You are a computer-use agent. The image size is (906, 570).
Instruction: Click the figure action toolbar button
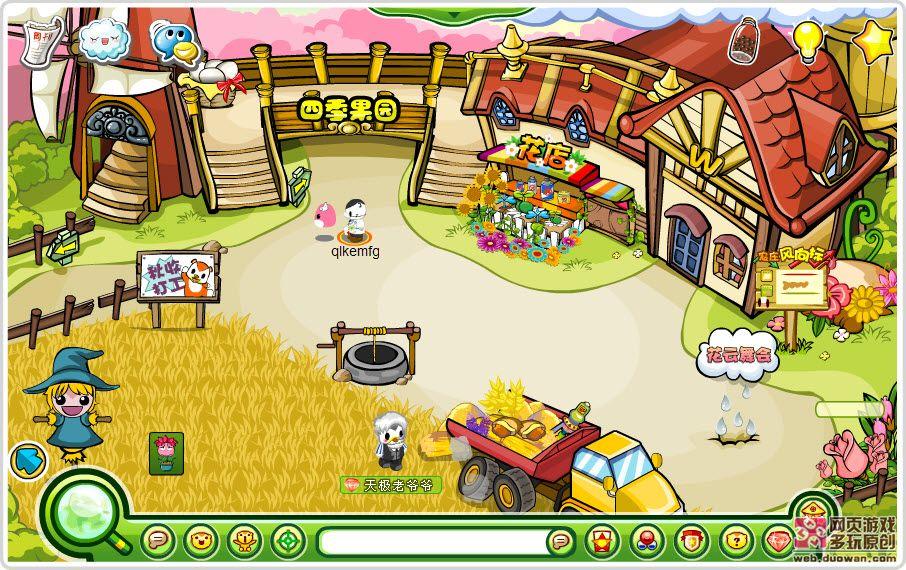coord(245,541)
